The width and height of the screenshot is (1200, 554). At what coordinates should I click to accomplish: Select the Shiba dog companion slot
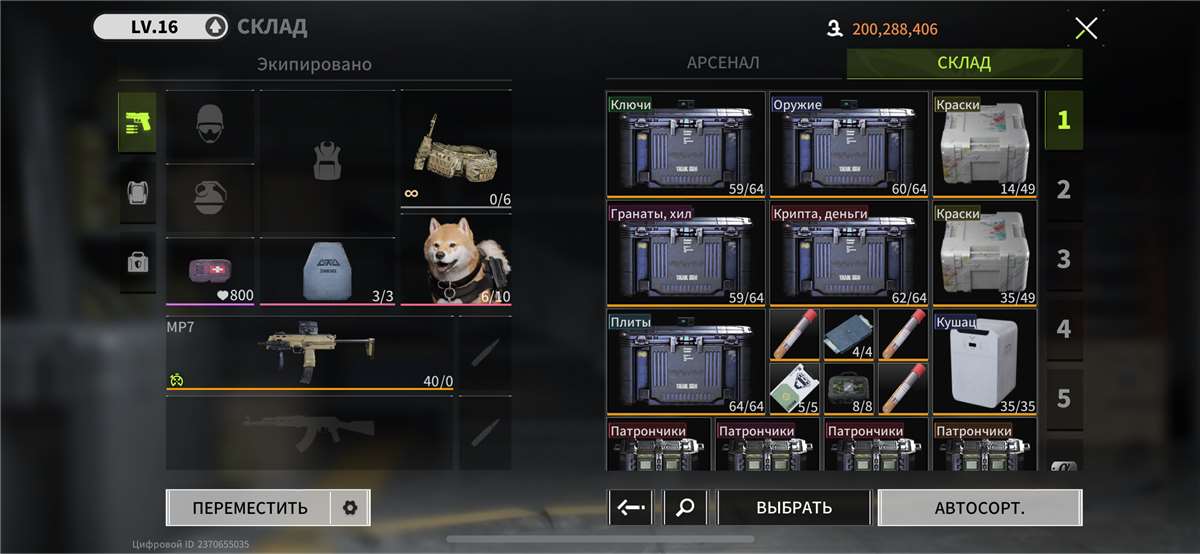point(456,260)
